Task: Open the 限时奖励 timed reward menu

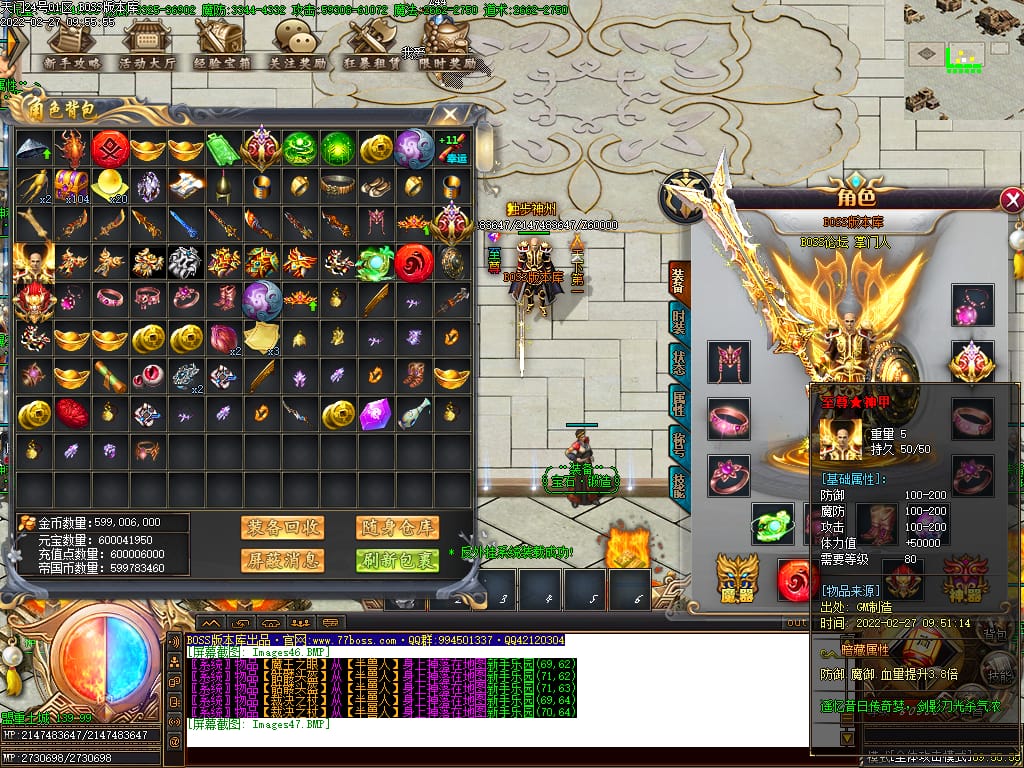Action: 447,45
